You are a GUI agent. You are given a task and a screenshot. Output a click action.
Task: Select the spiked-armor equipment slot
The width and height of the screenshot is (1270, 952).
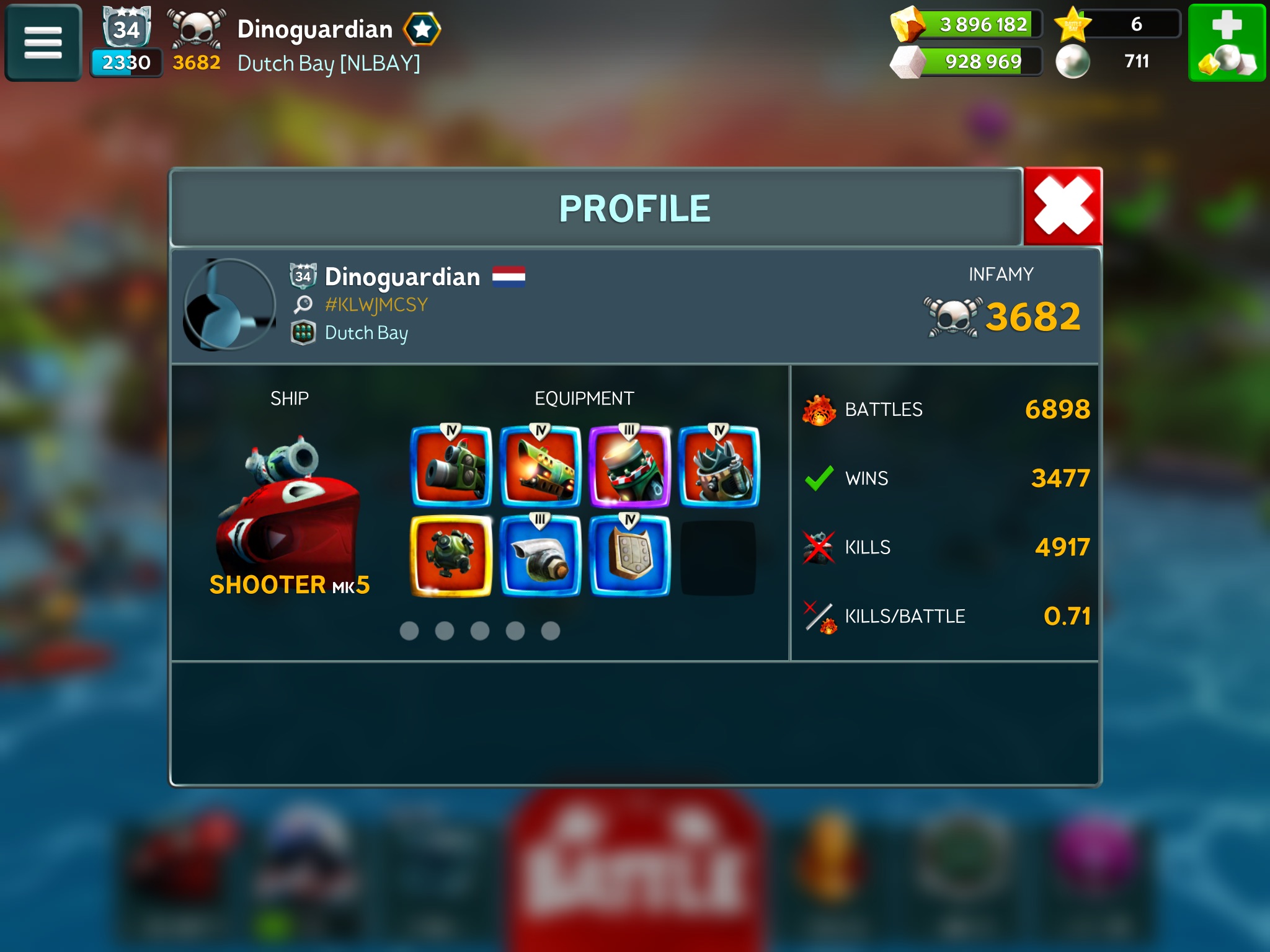pos(719,467)
